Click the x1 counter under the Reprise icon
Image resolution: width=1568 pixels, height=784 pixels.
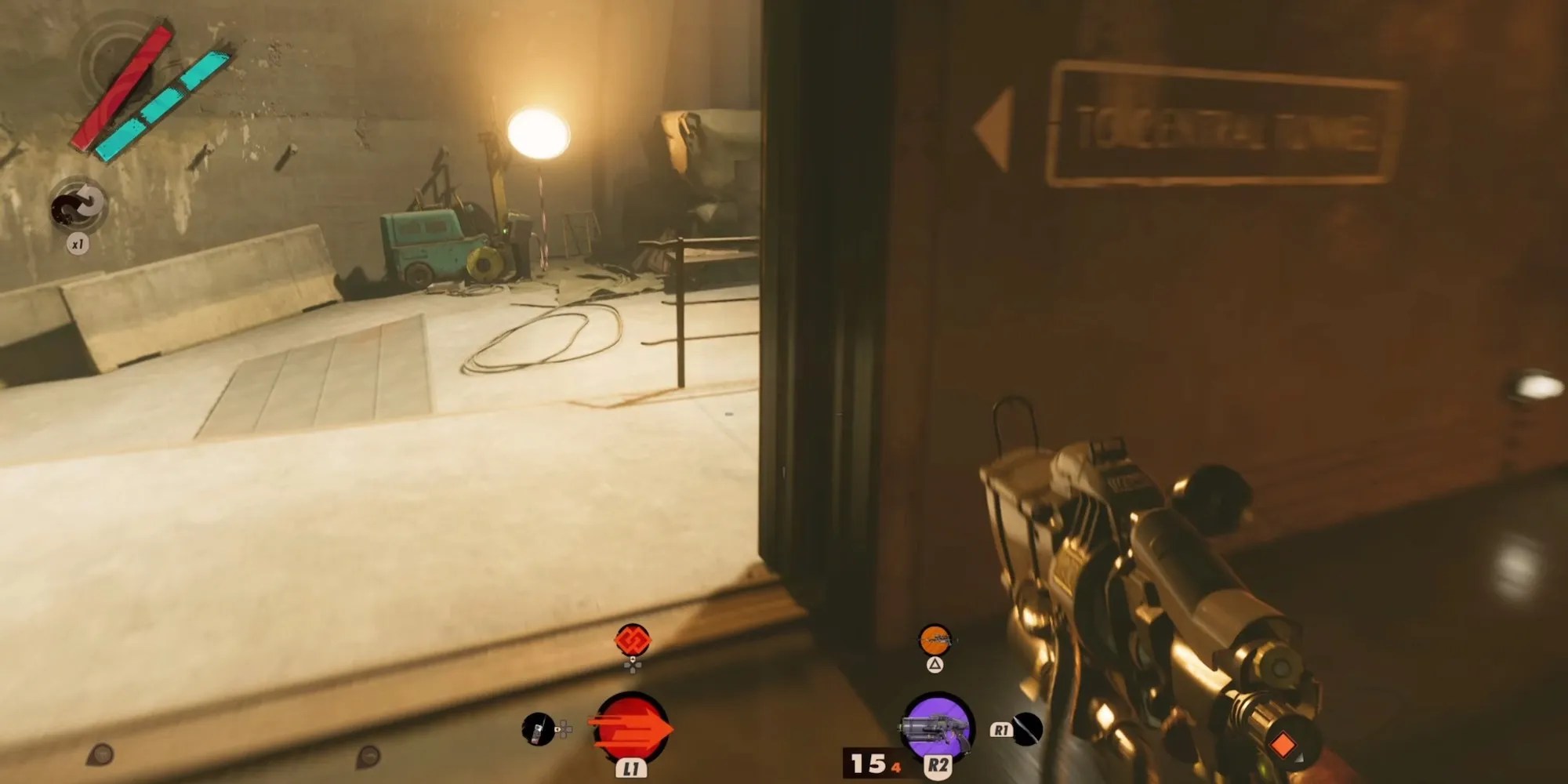pyautogui.click(x=77, y=244)
